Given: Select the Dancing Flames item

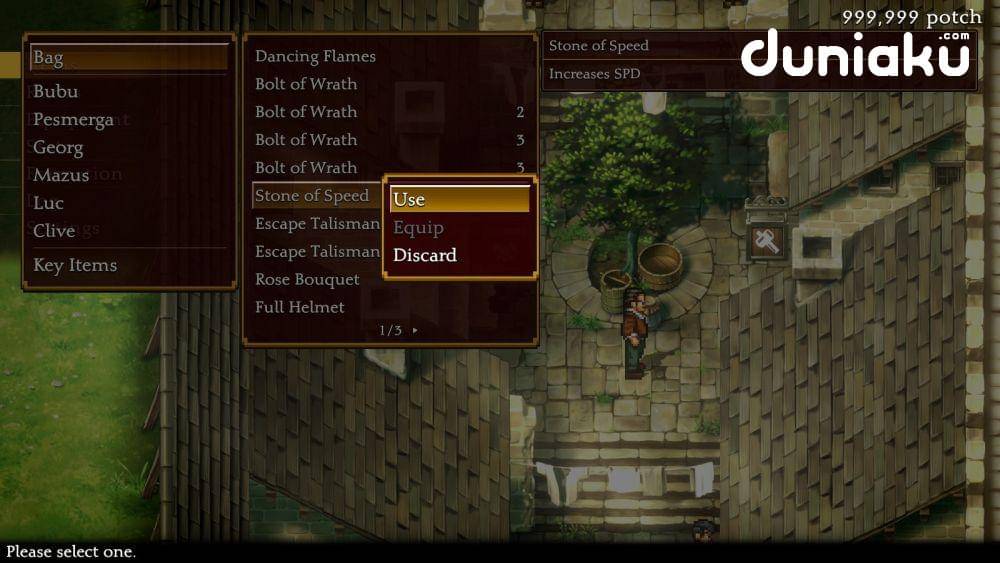Looking at the screenshot, I should tap(315, 56).
